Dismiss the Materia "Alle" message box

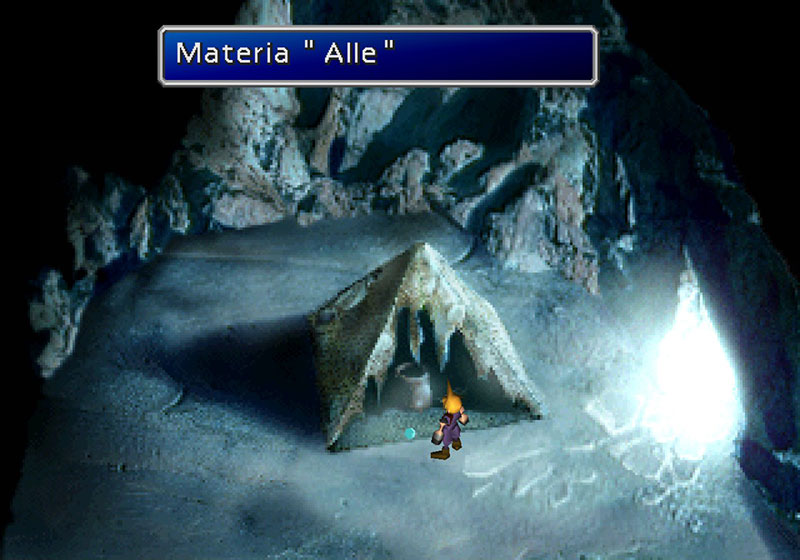tap(378, 54)
